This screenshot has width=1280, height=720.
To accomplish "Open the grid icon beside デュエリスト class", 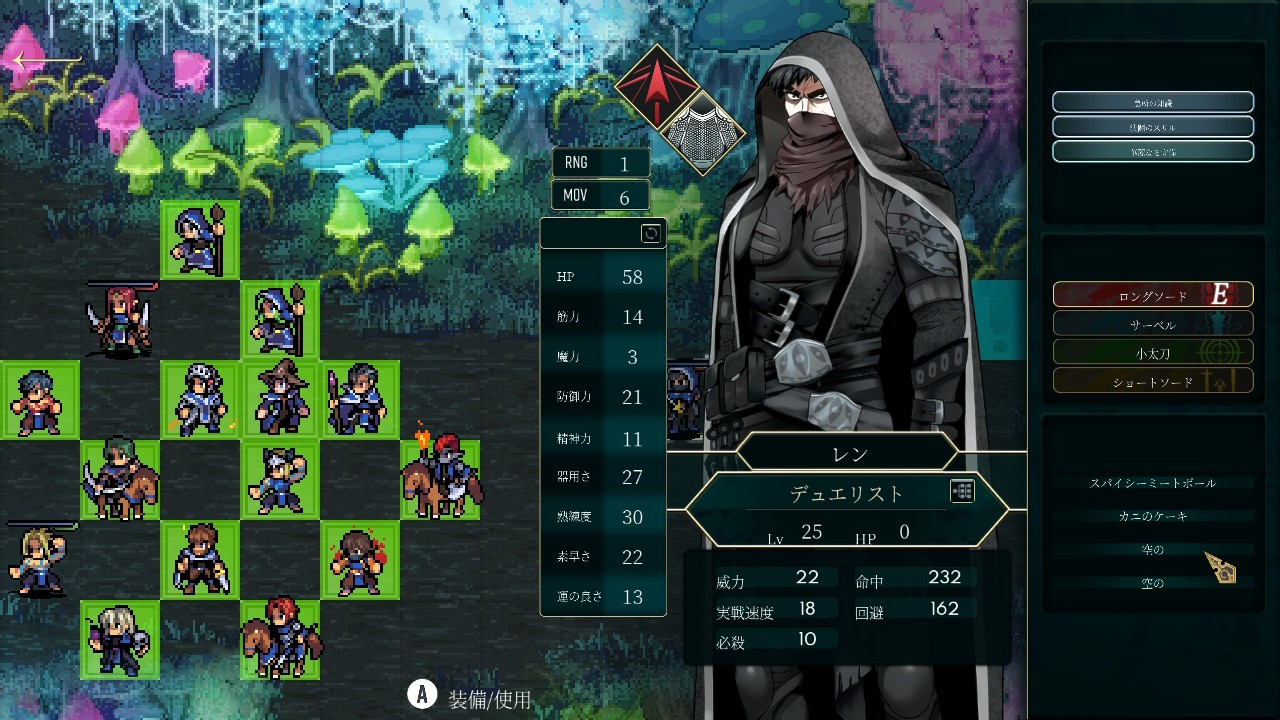I will [962, 491].
